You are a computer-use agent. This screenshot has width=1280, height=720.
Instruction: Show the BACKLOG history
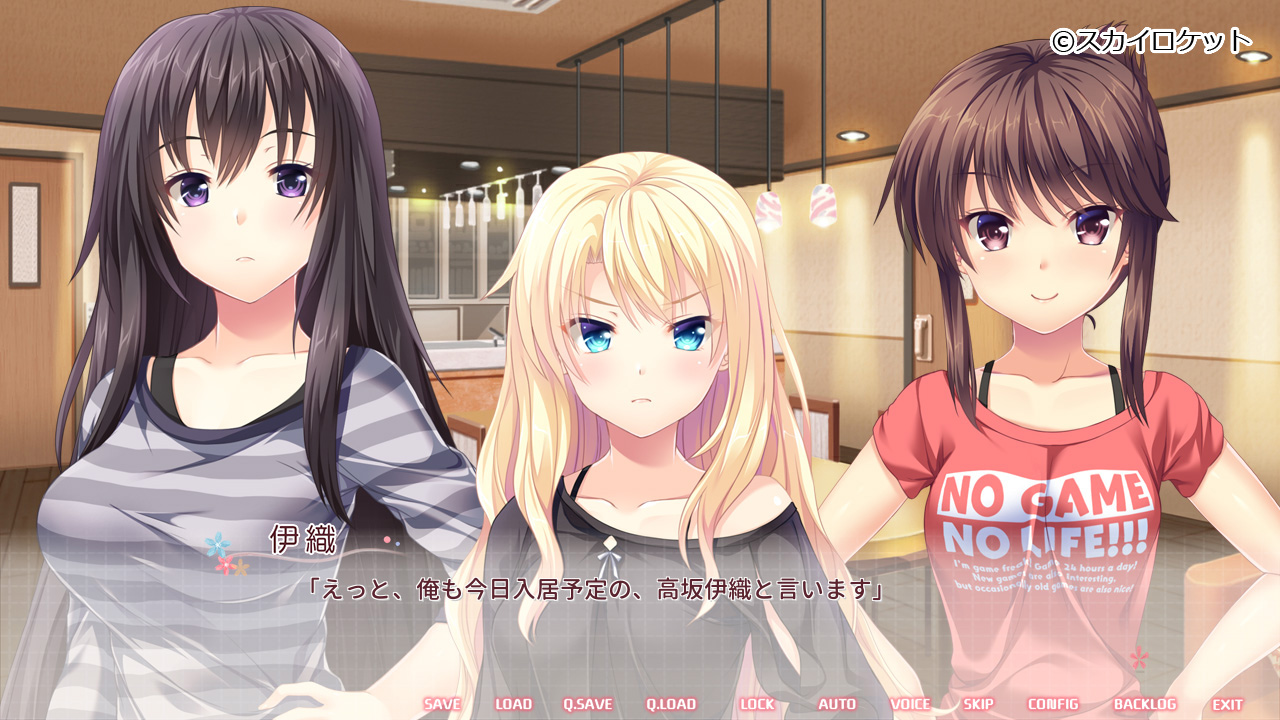coord(1145,704)
